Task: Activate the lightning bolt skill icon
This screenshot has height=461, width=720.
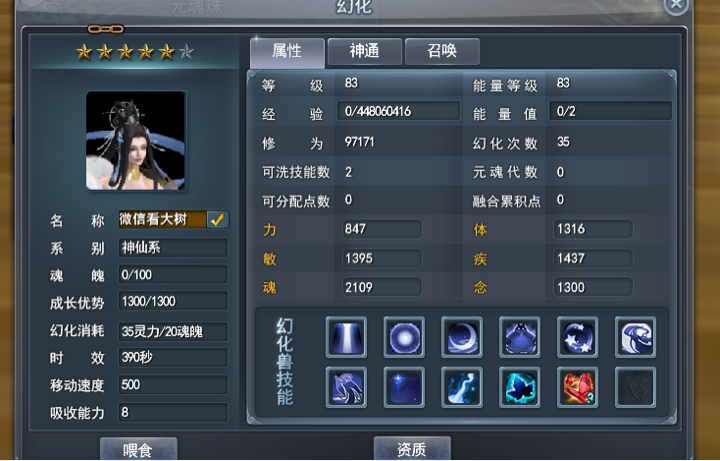Action: coord(462,387)
